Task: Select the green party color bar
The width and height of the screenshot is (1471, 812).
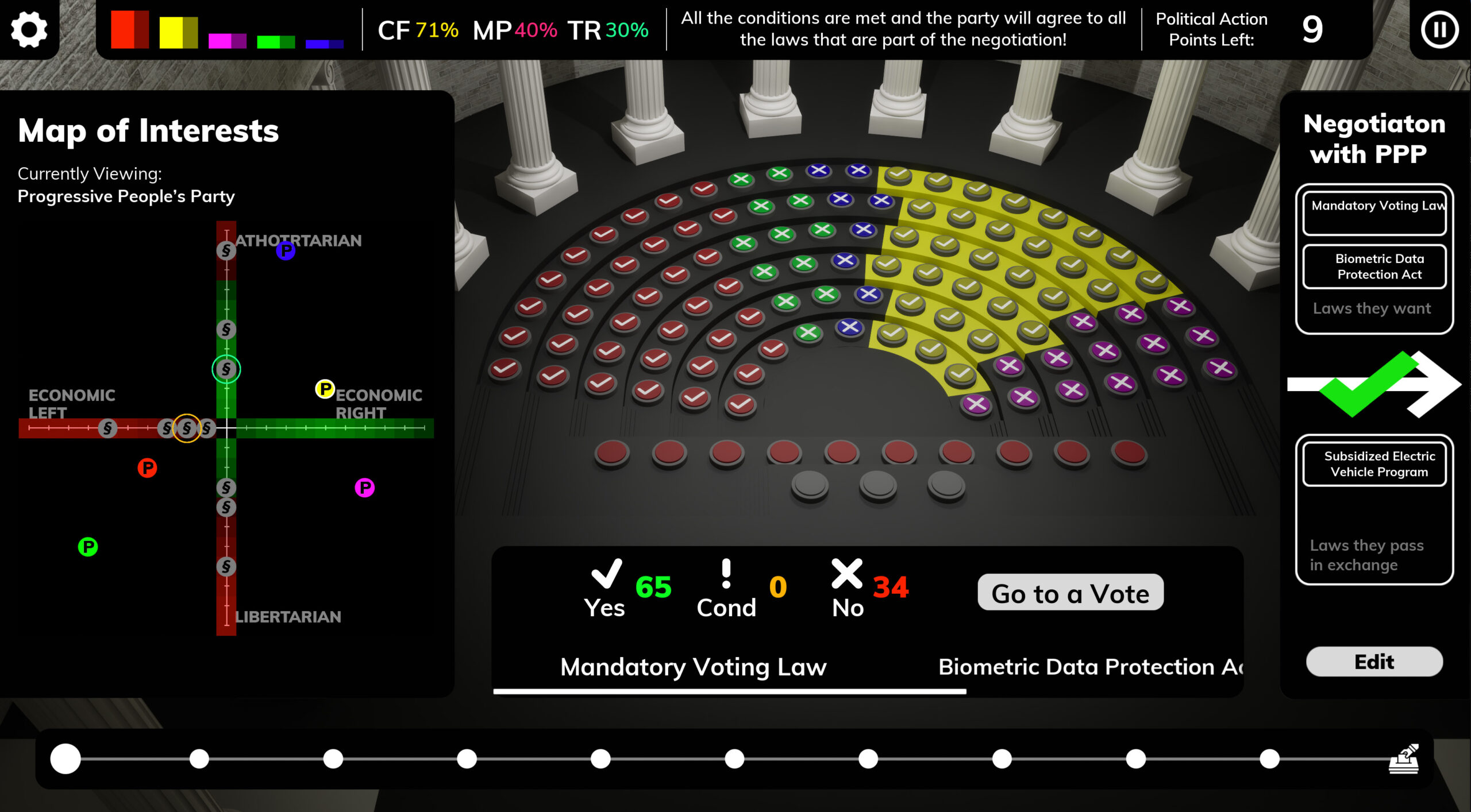Action: [x=276, y=41]
